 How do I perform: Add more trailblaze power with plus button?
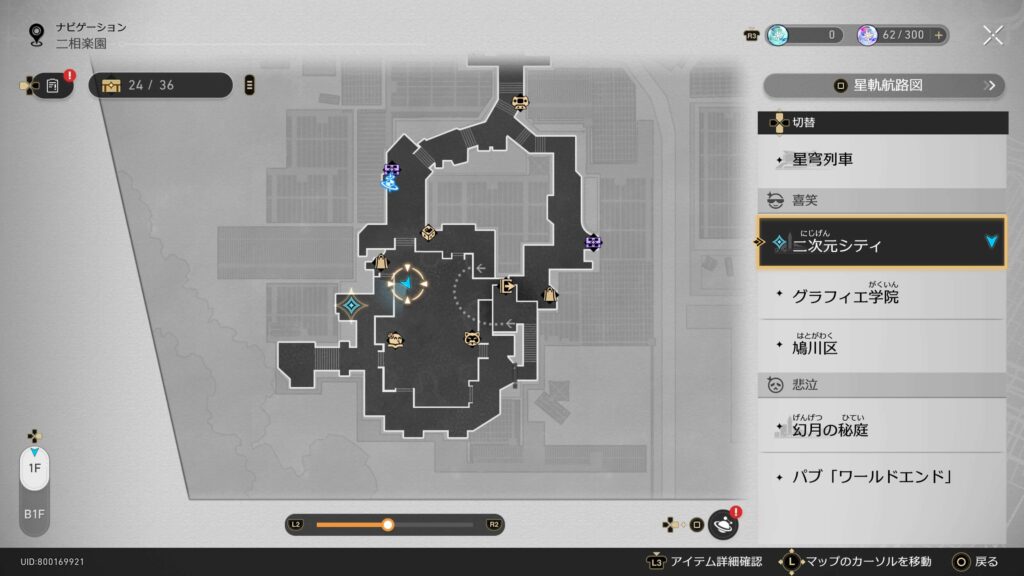pos(939,35)
